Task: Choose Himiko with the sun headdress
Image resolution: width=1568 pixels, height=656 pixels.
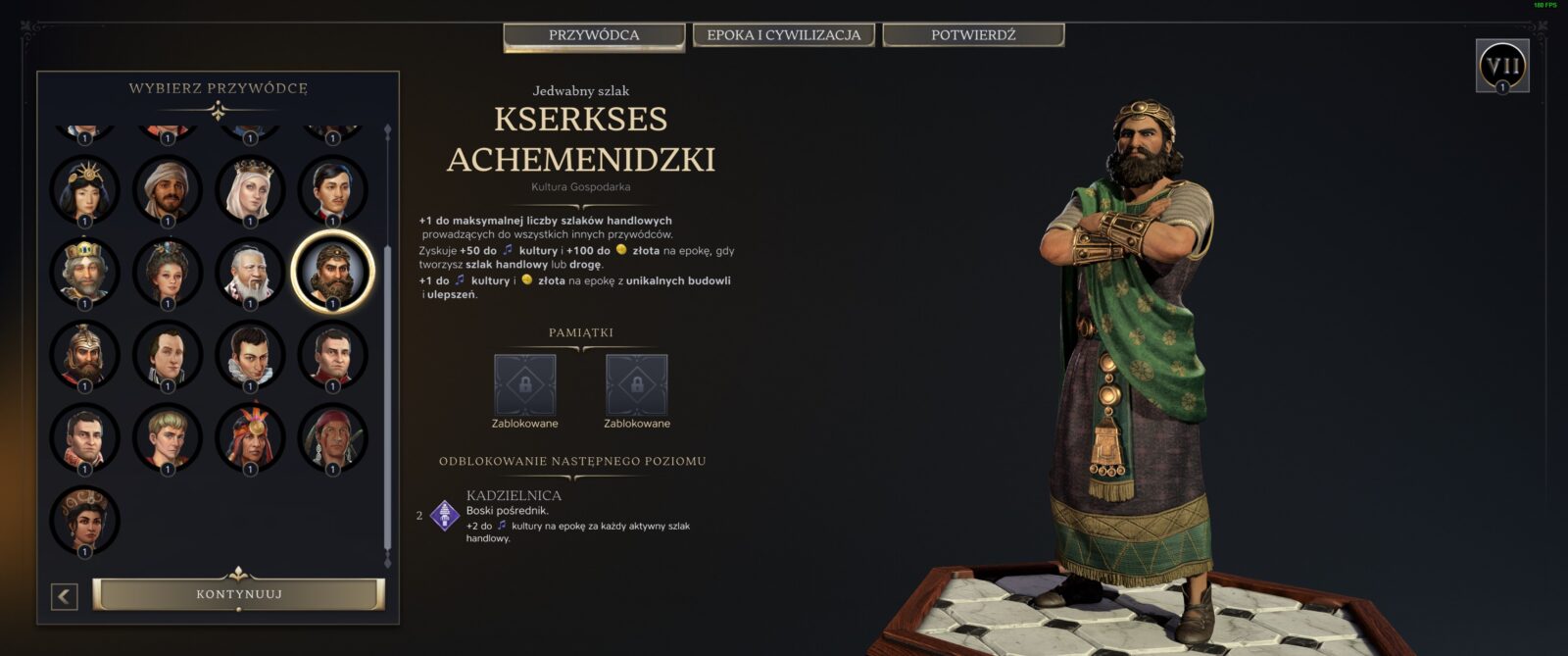Action: pyautogui.click(x=84, y=189)
